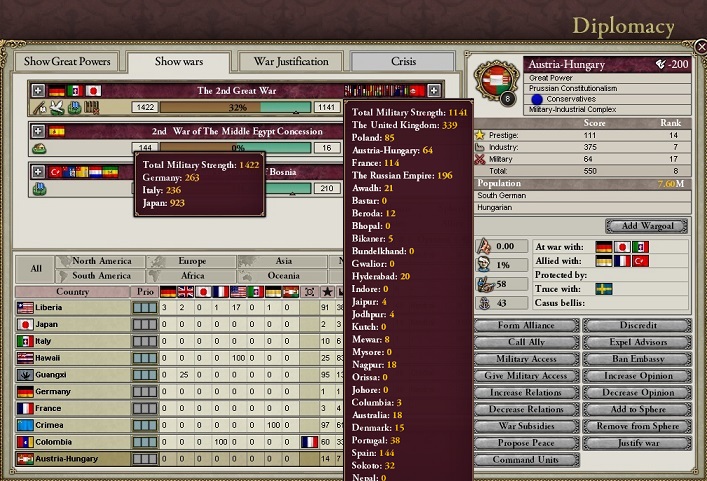707x481 pixels.
Task: Show All countries in the list
Action: (x=35, y=269)
